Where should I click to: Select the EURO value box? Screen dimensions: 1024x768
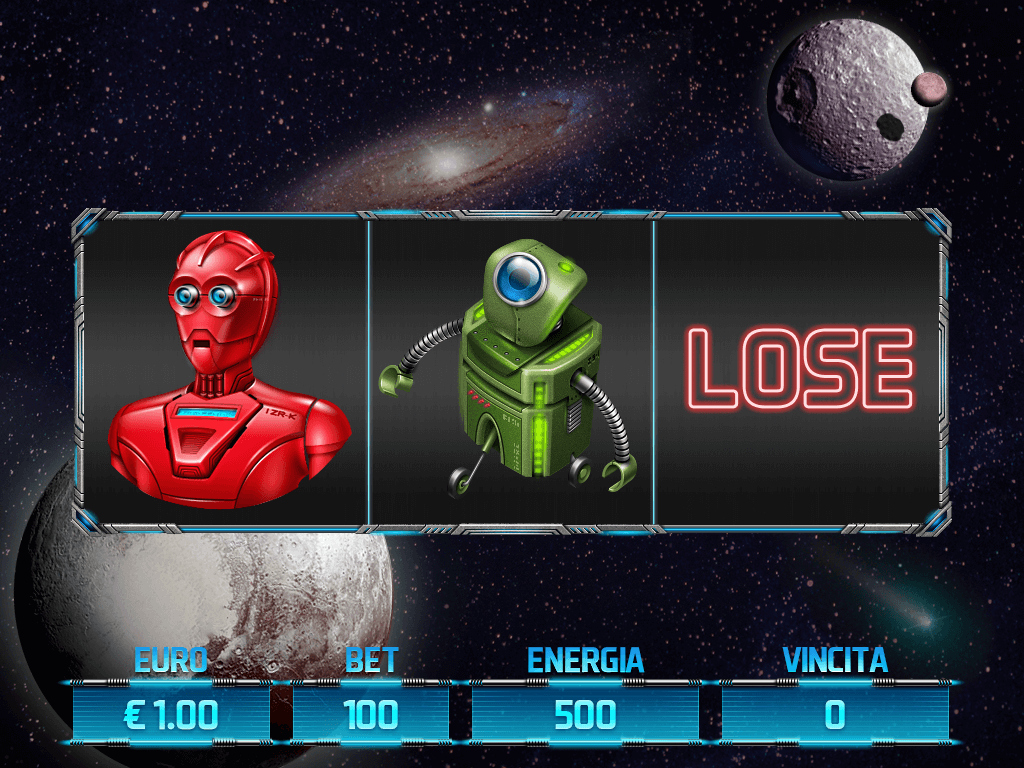171,714
